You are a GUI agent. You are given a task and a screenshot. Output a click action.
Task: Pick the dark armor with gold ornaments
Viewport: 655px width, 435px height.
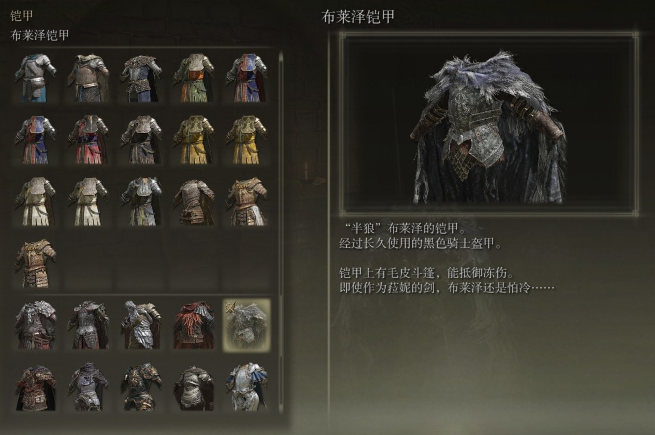(x=141, y=386)
